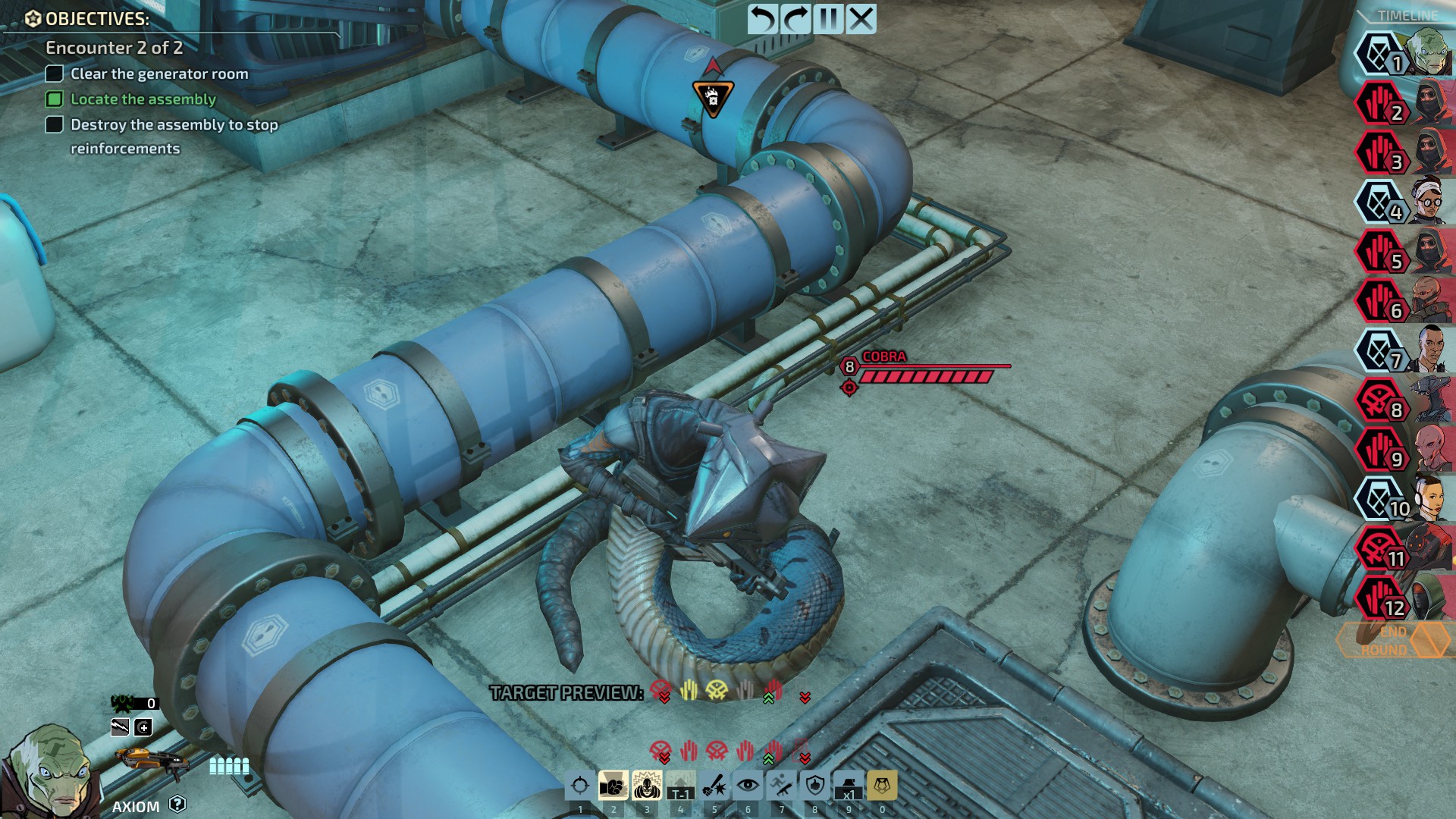Rotate the camera left with the curved arrow

point(762,19)
